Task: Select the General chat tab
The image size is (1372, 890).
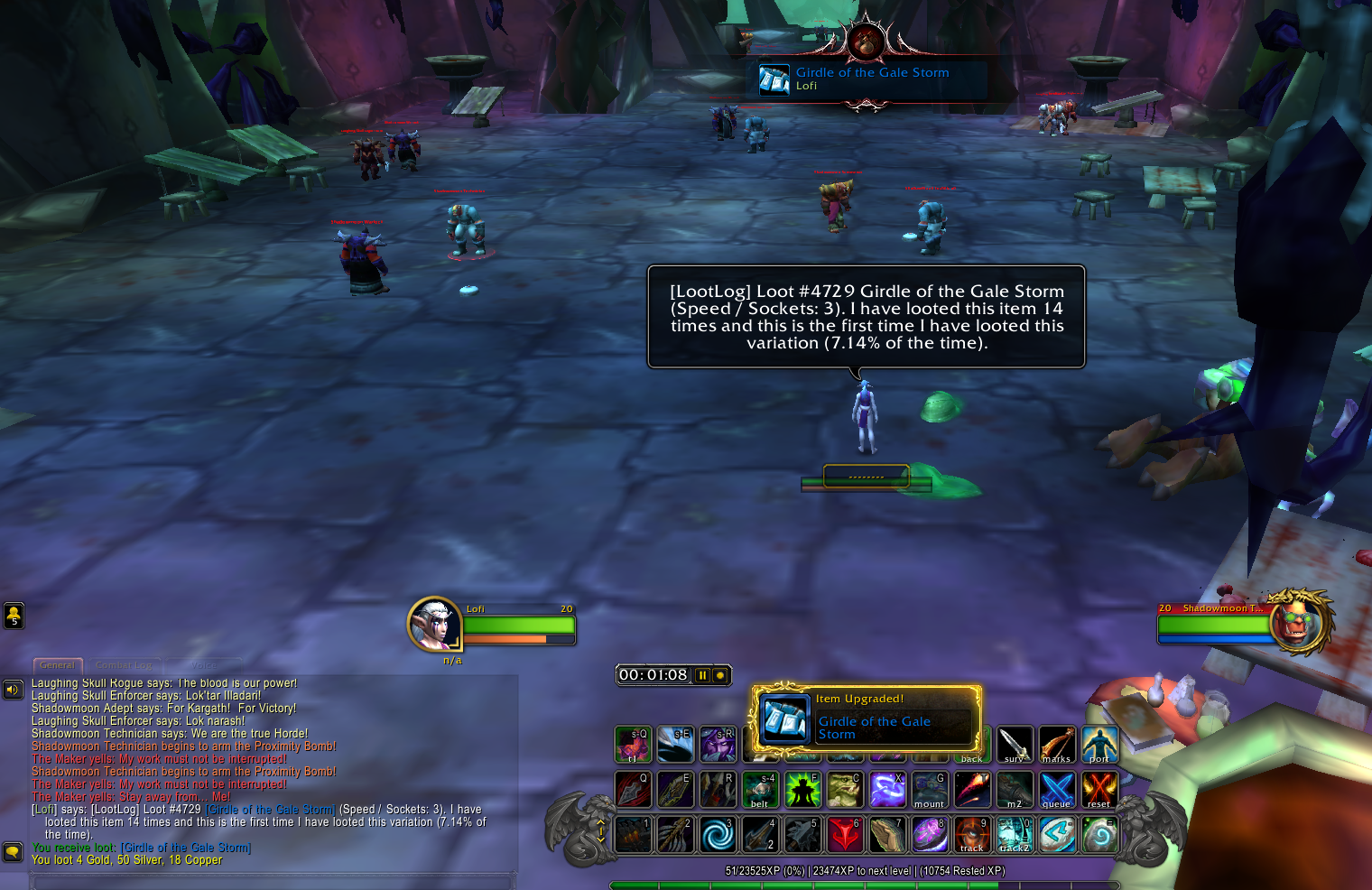Action: (x=57, y=665)
